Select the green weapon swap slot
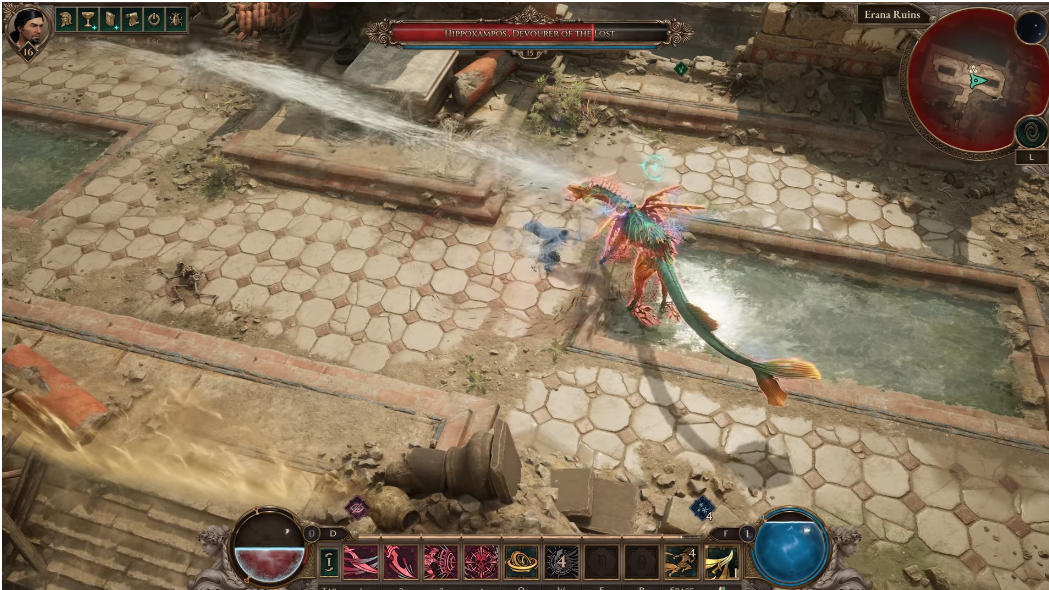 coord(329,562)
